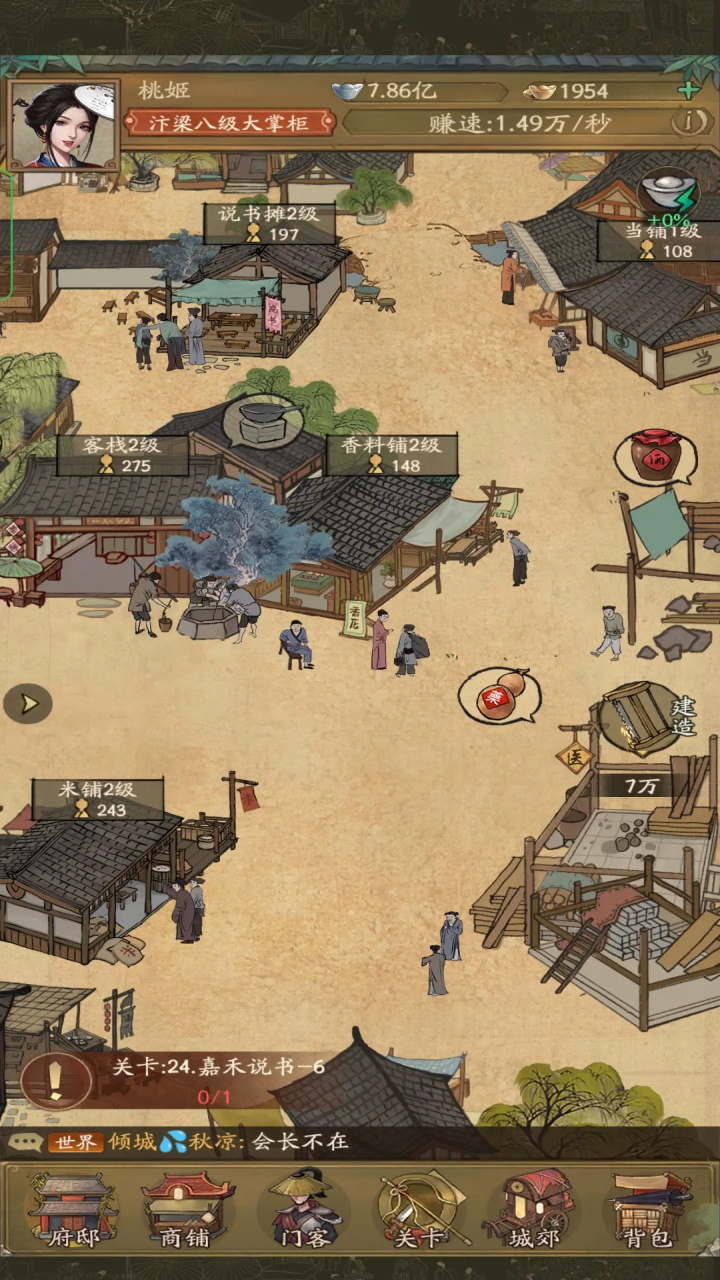The image size is (720, 1280).
Task: Open stage 24 嘉禾说书 quest tracker
Action: [190, 1080]
